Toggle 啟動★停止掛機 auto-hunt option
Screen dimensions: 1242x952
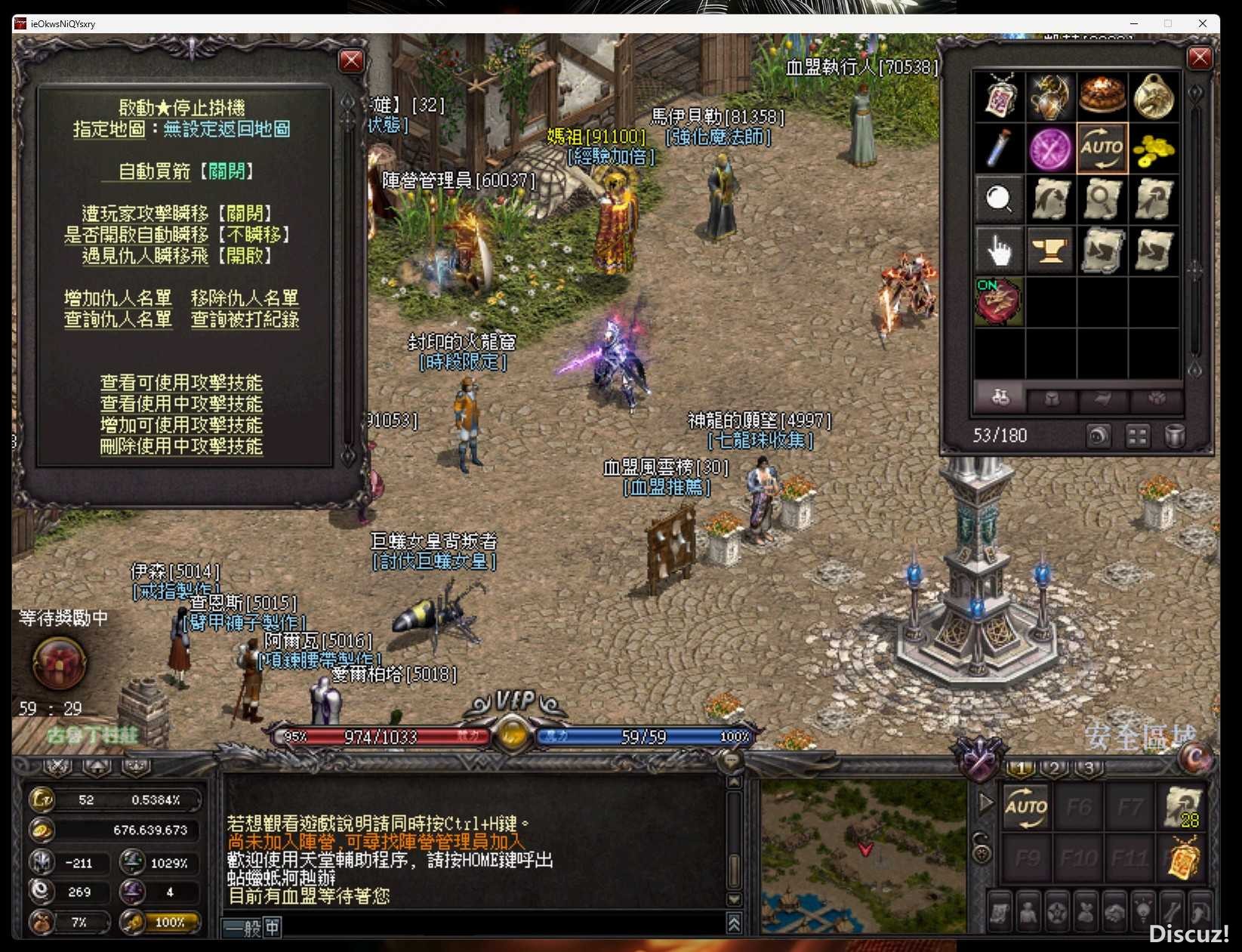[x=181, y=108]
